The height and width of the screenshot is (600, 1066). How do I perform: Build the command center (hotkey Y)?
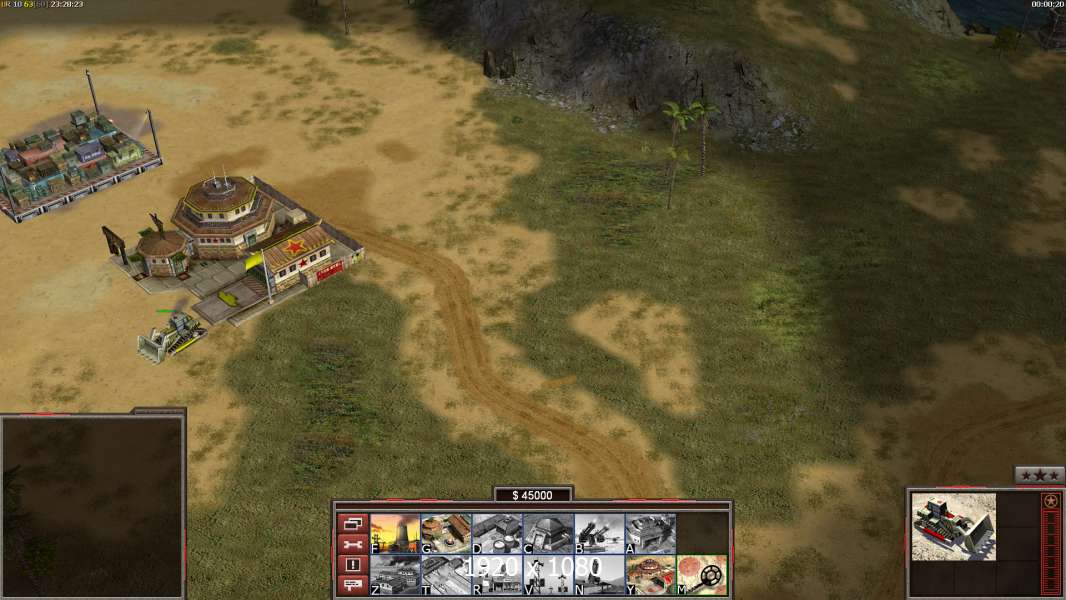click(650, 575)
